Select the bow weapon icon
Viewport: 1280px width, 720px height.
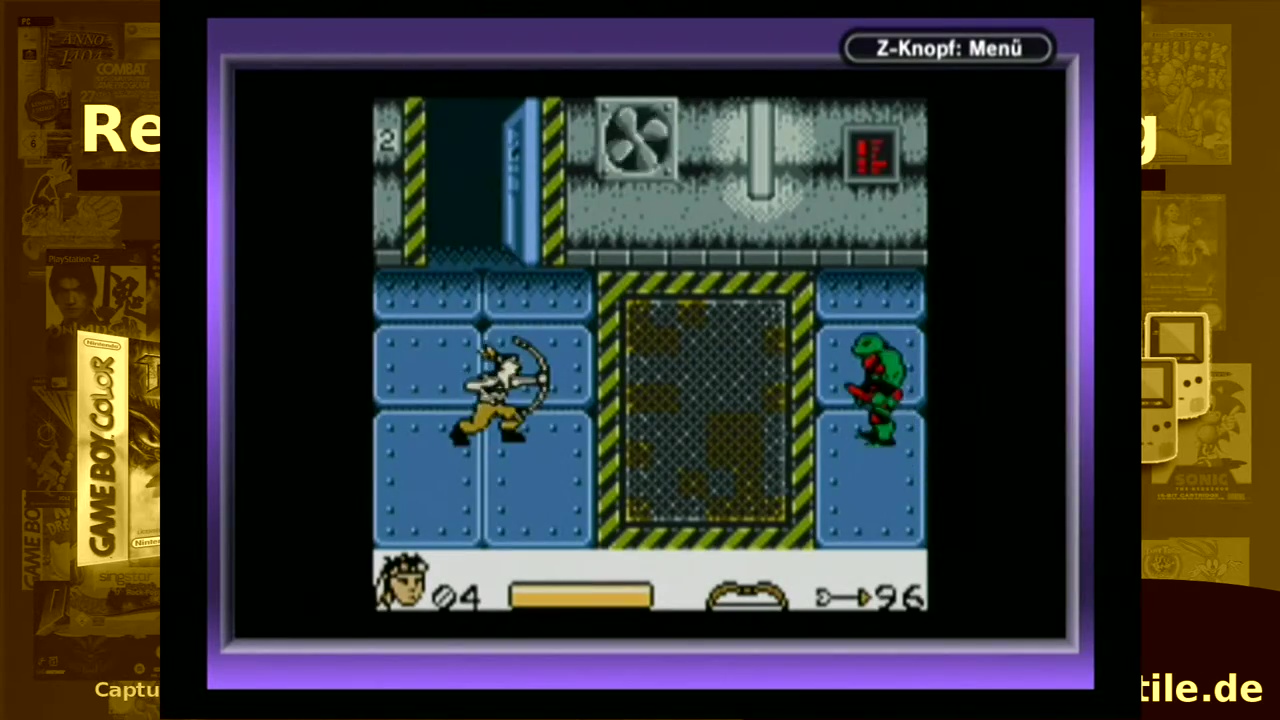pyautogui.click(x=746, y=595)
